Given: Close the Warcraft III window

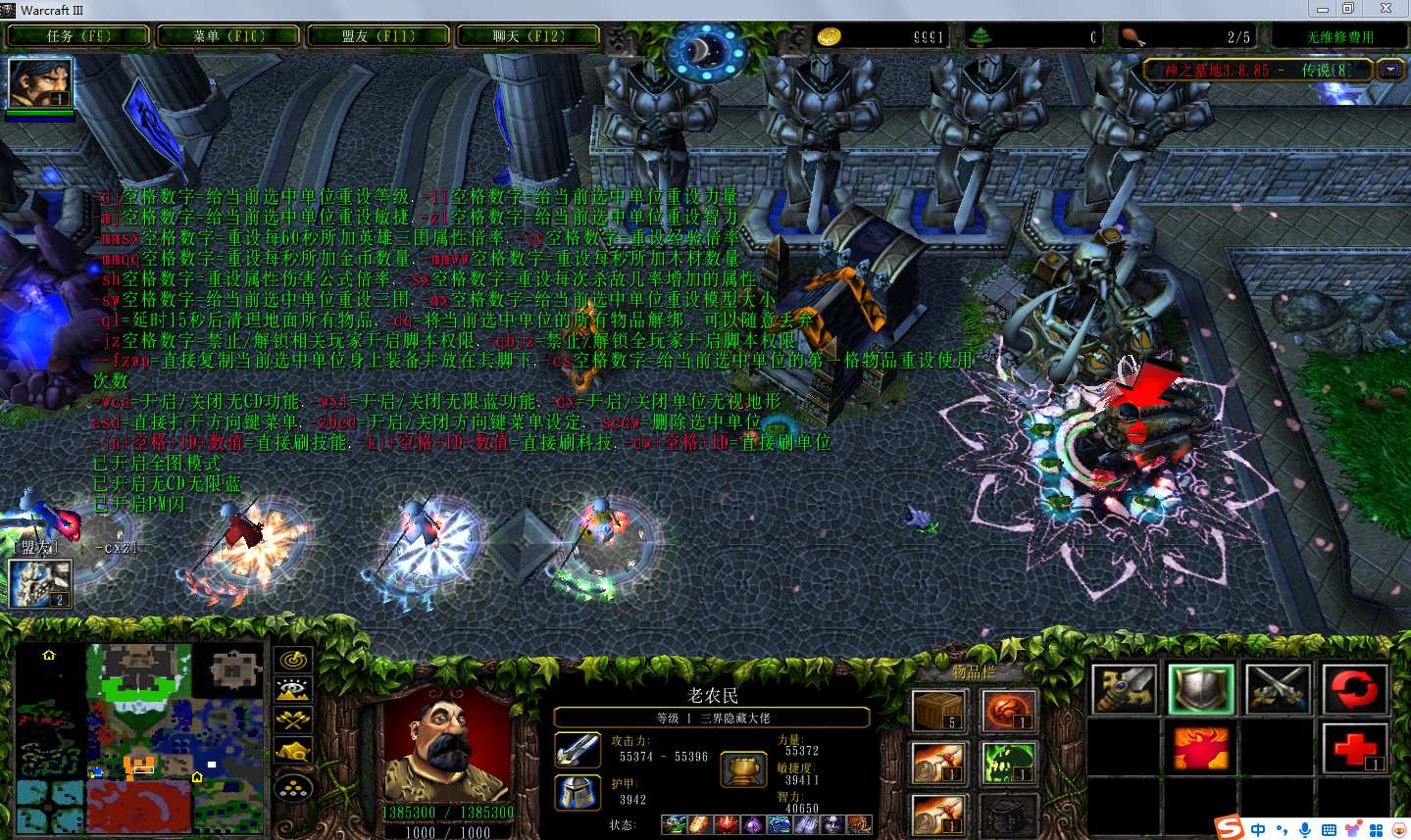Looking at the screenshot, I should click(1386, 9).
